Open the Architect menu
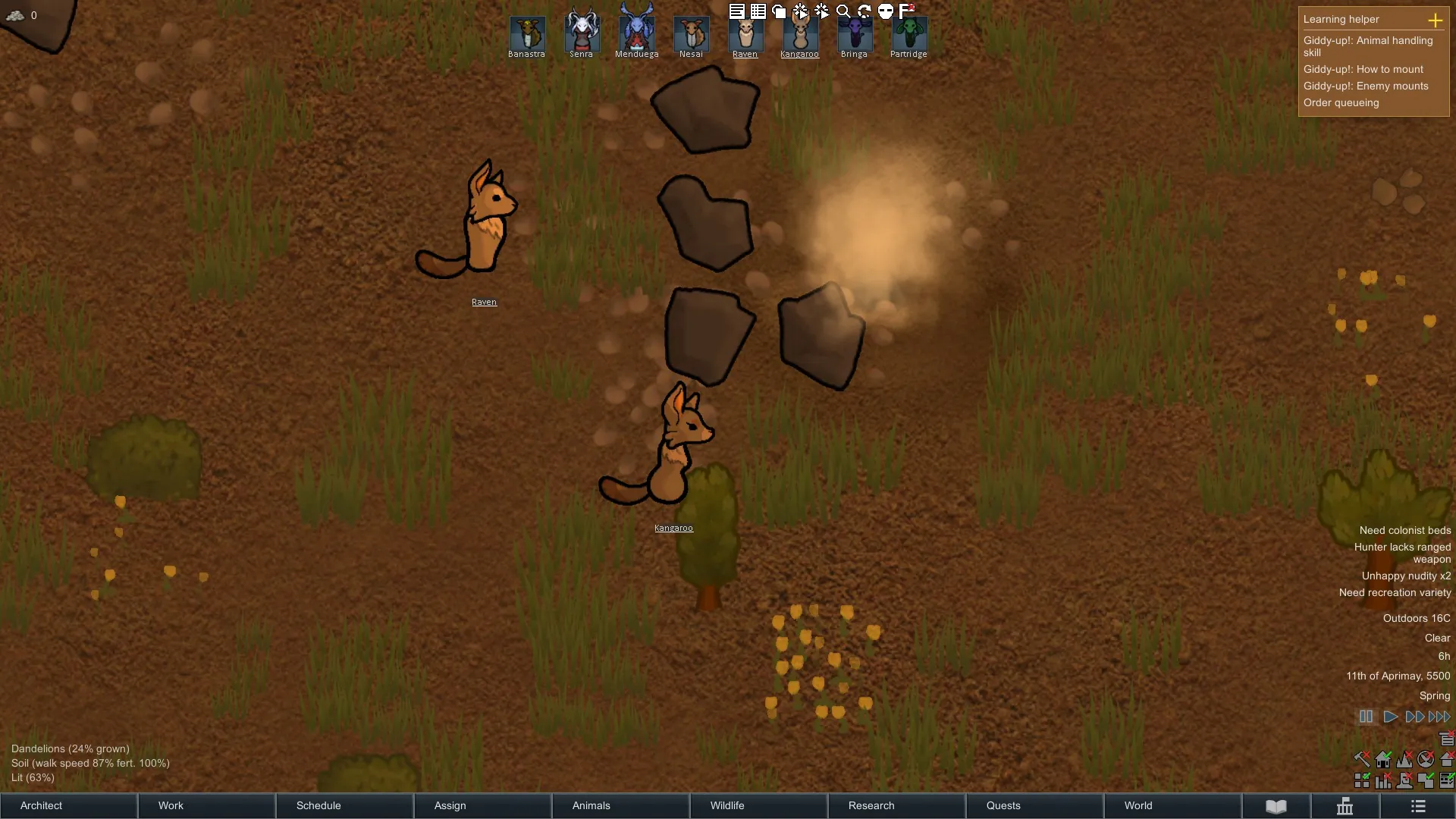The width and height of the screenshot is (1456, 819). click(x=68, y=805)
